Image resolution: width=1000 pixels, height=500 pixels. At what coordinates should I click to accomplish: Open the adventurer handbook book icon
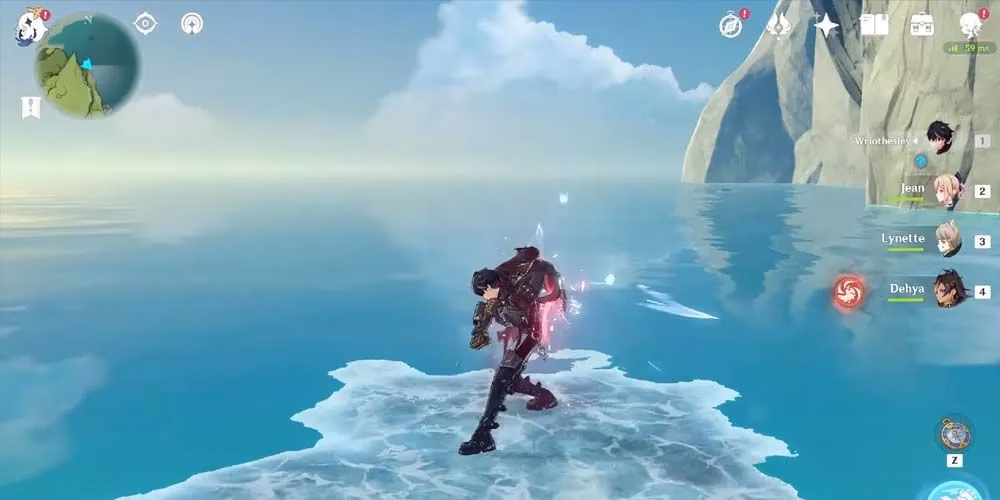[874, 25]
